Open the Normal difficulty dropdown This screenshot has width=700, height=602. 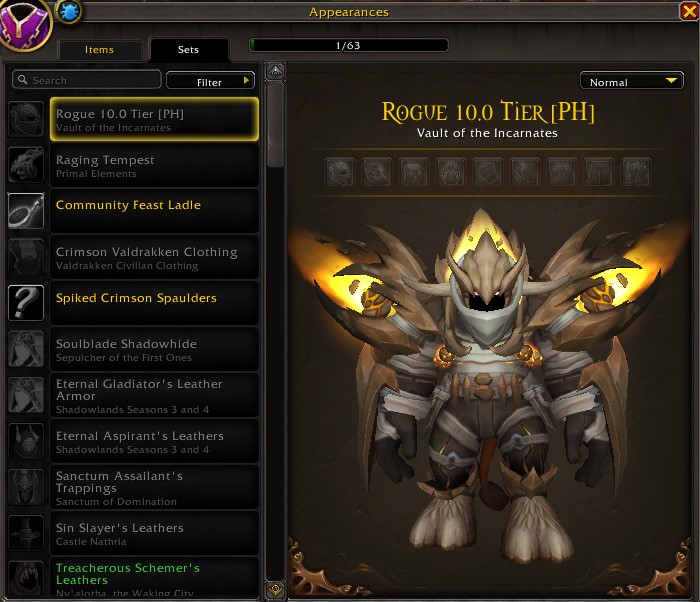(x=631, y=82)
